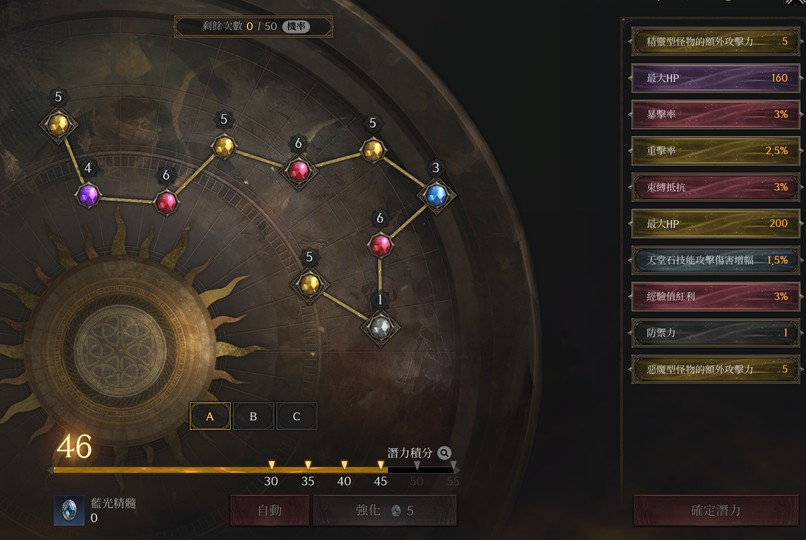Click the 強化 enhance button

point(384,510)
